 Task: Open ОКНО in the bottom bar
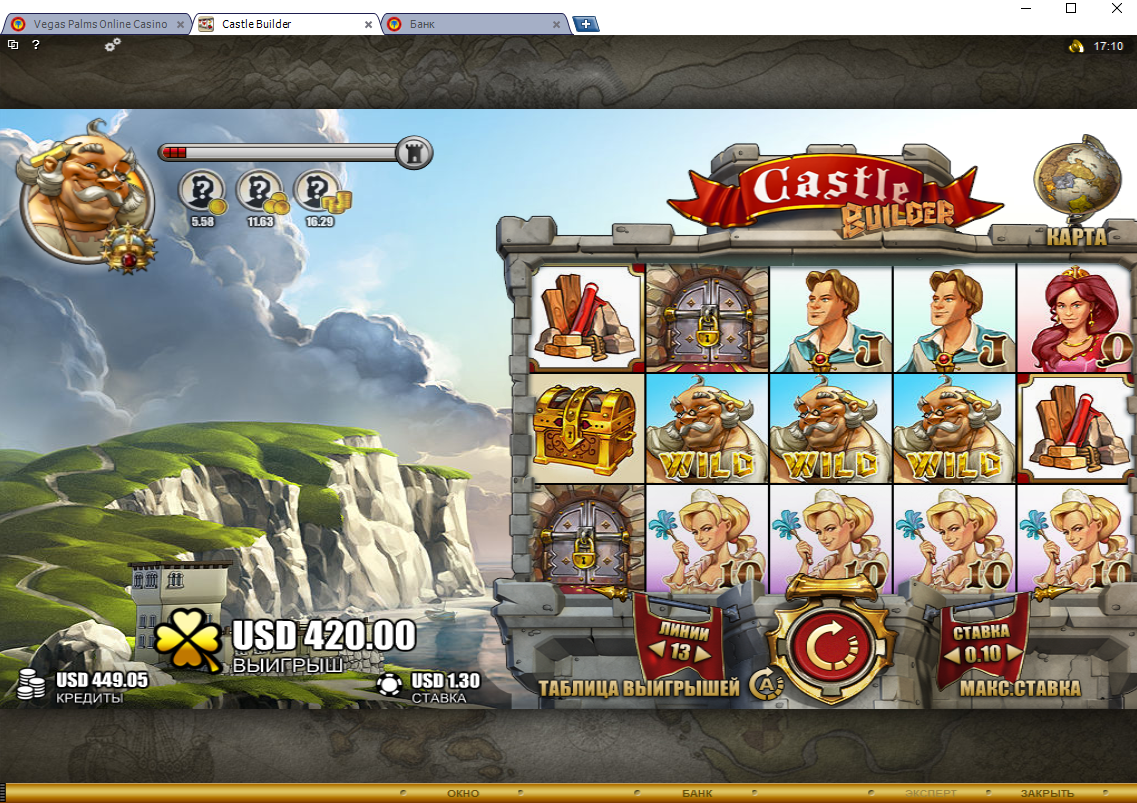(463, 793)
